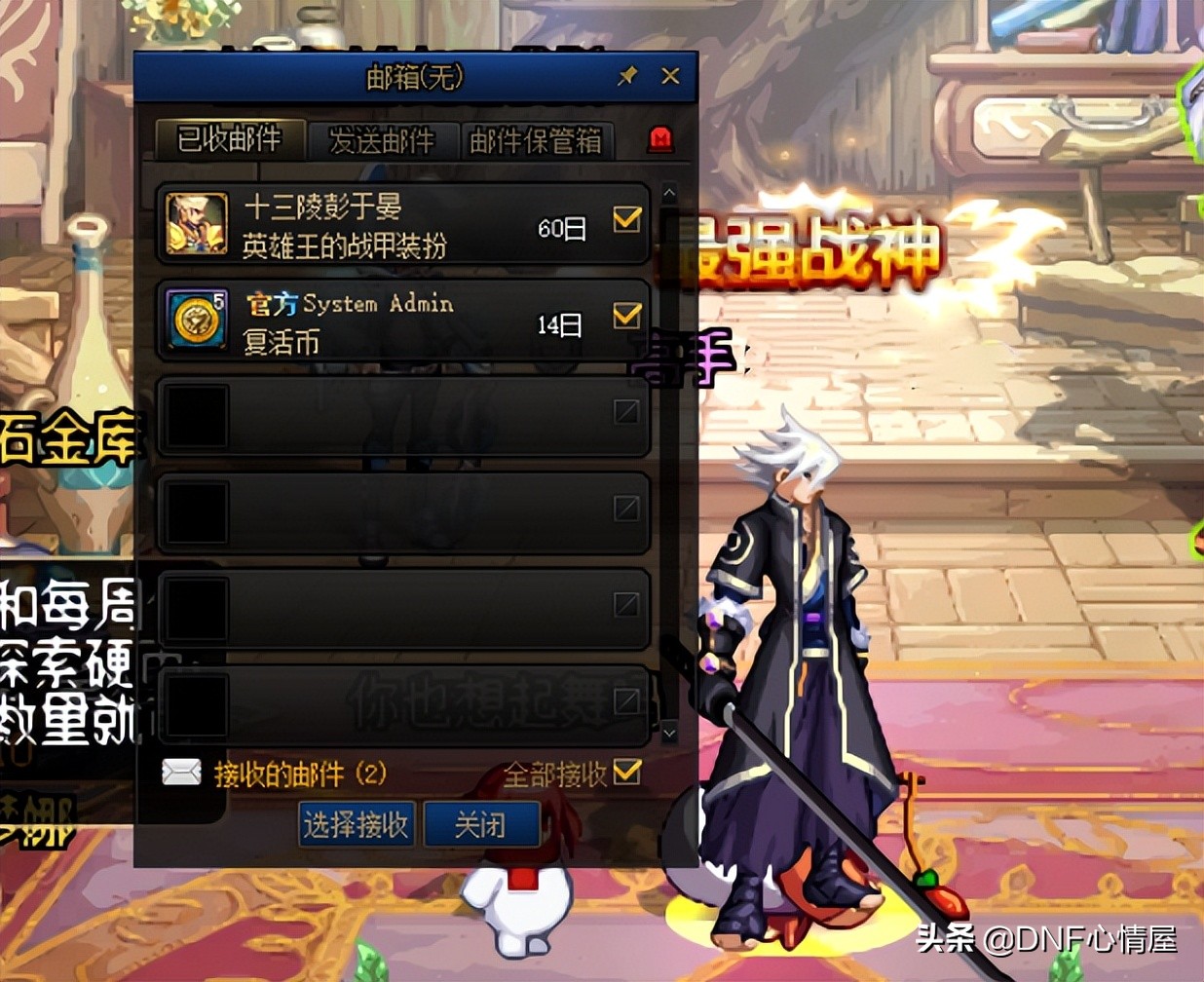Viewport: 1204px width, 982px height.
Task: Select the 英雄王的战甲装扮 avatar icon
Action: pos(197,223)
